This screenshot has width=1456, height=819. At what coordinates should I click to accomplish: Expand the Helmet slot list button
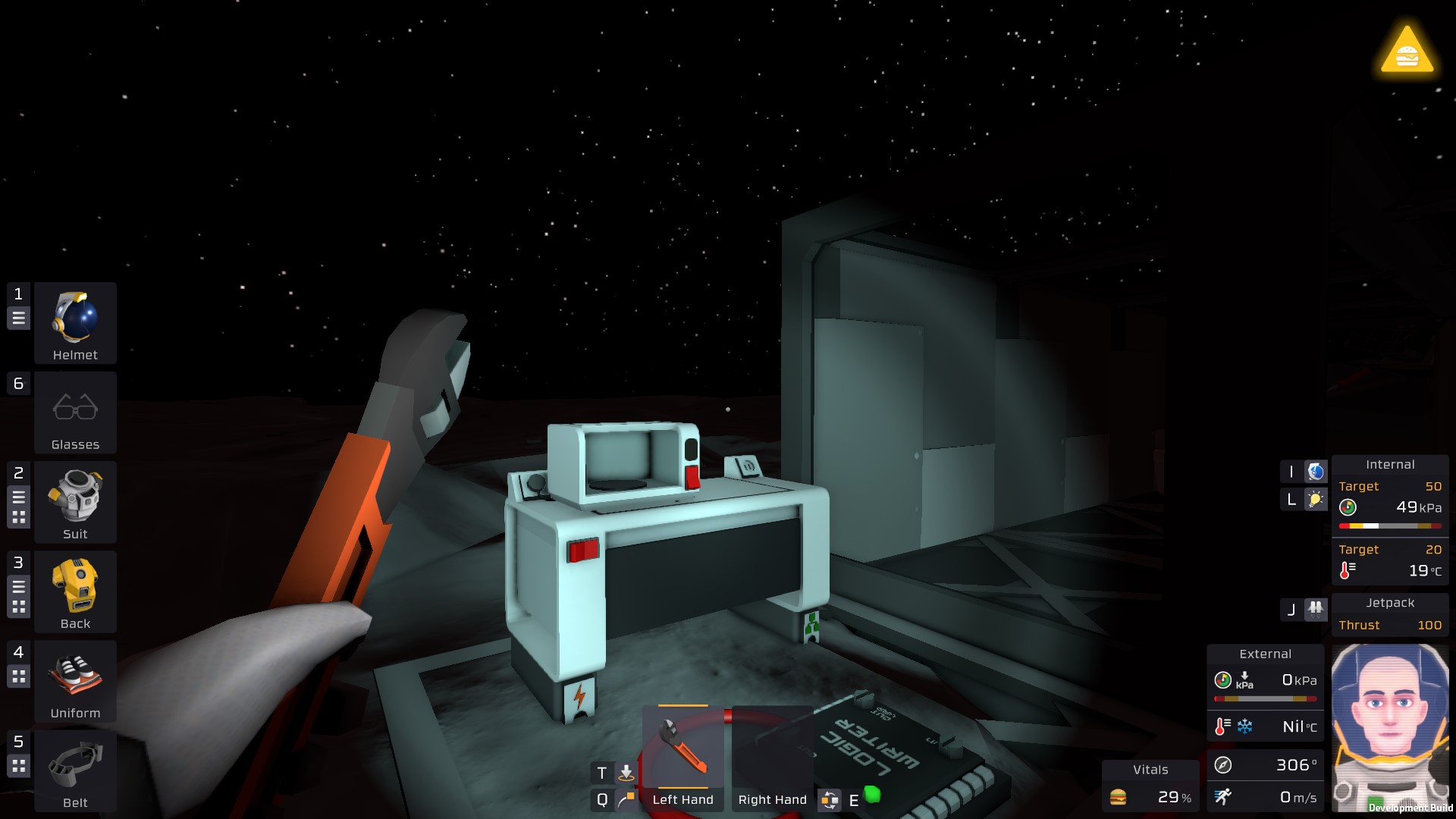[x=19, y=318]
